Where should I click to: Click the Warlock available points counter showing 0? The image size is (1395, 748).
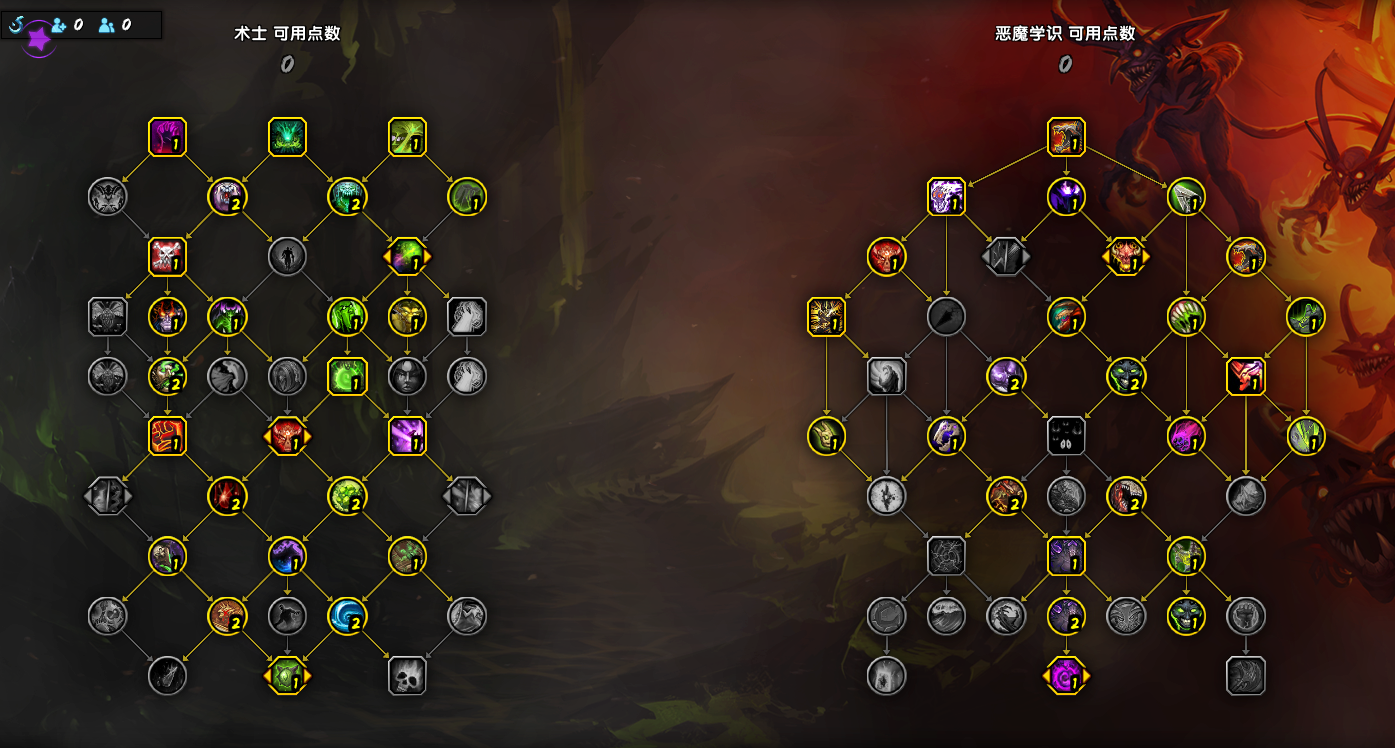pyautogui.click(x=287, y=63)
